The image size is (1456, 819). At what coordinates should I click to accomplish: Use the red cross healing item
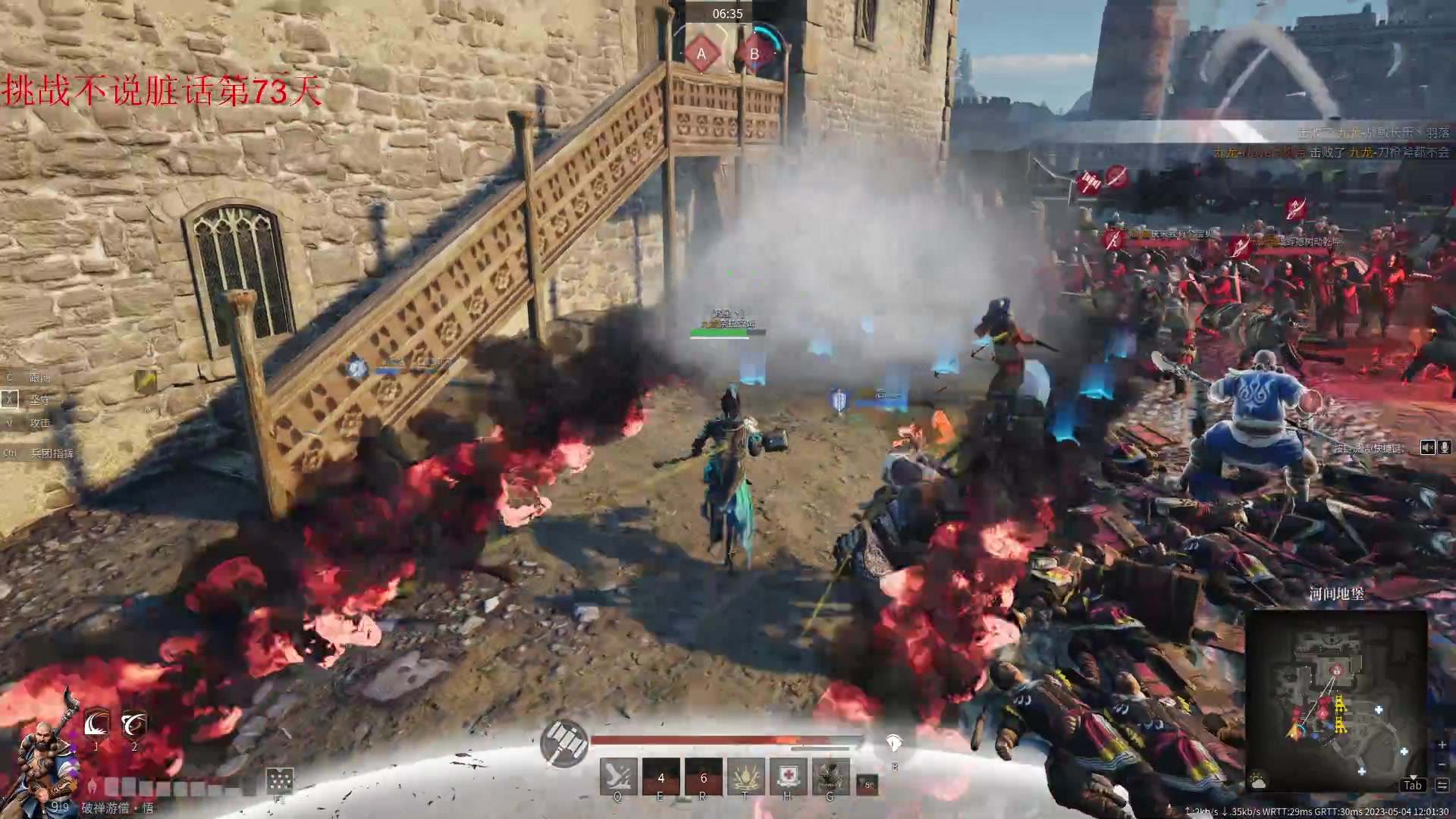click(789, 777)
